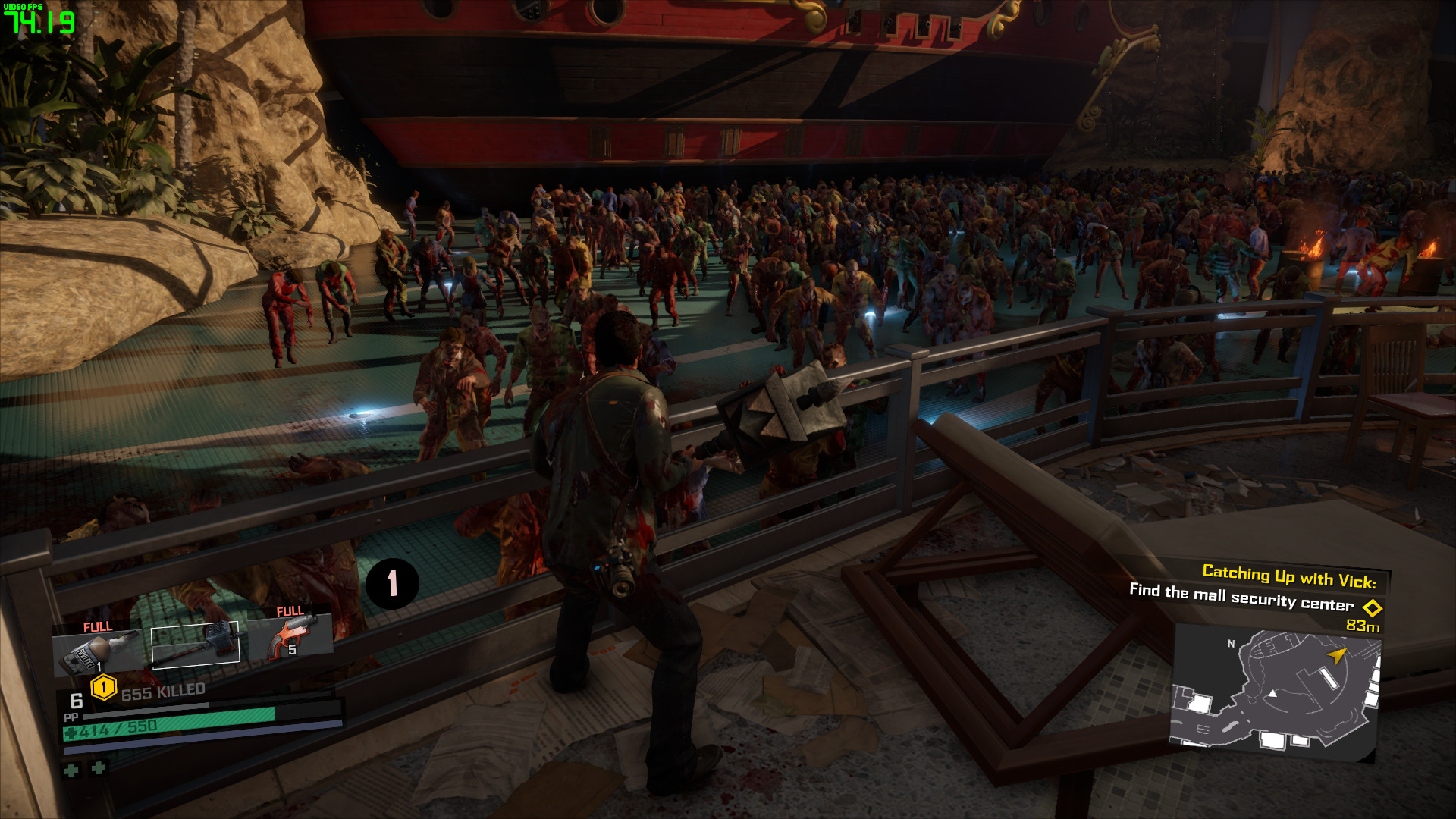Click the yellow diamond objective marker
Image resolution: width=1456 pixels, height=819 pixels.
[1372, 607]
